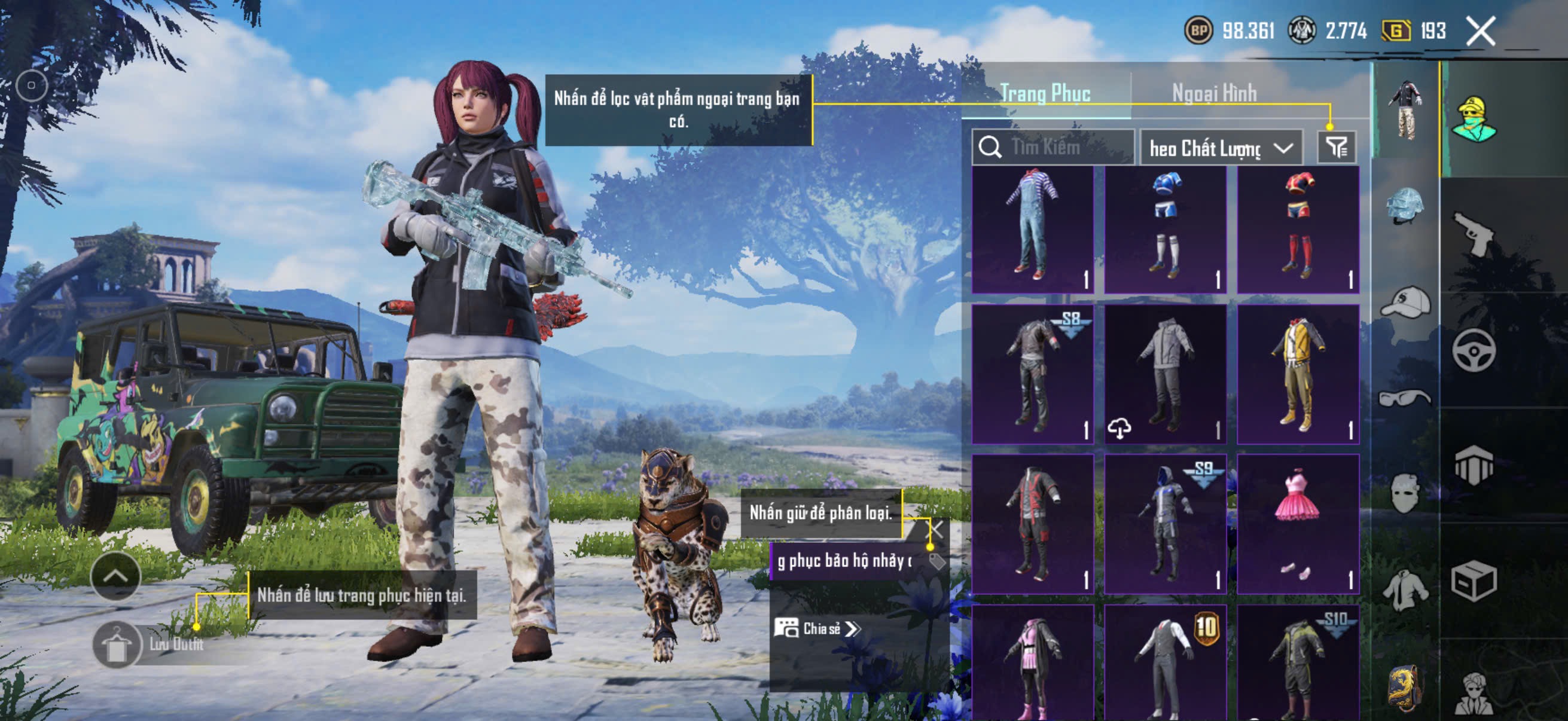Click the Chia sẻ share button

click(x=817, y=628)
